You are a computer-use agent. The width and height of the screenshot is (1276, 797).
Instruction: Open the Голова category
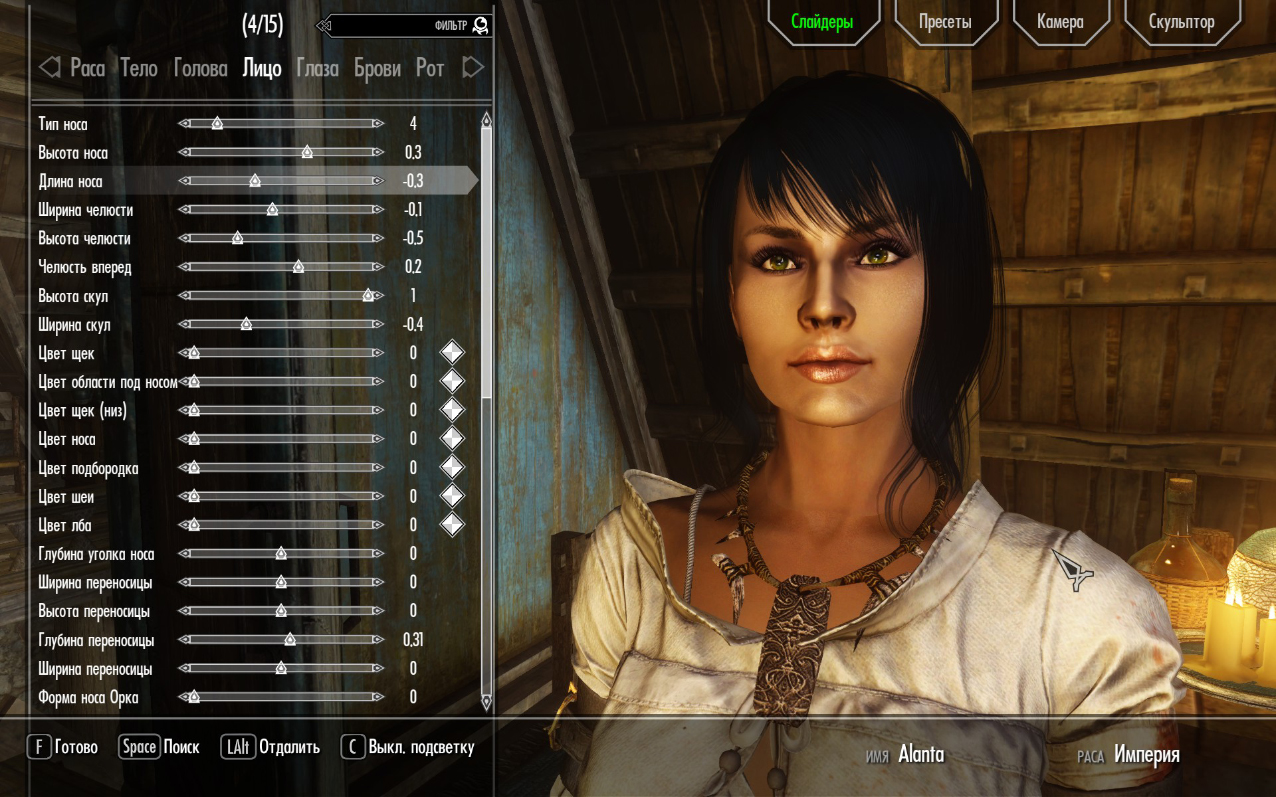pos(200,68)
